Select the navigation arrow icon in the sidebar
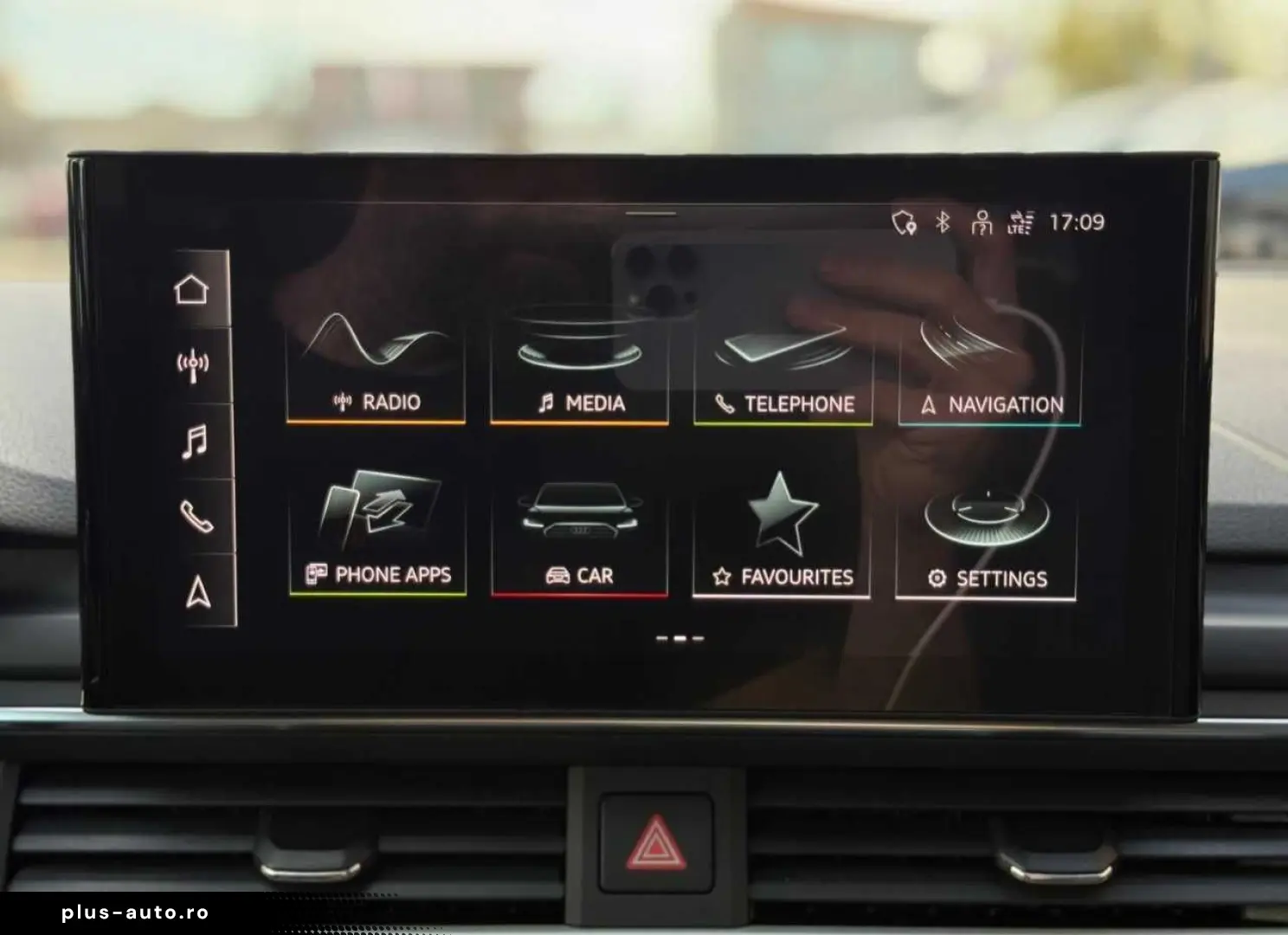Image resolution: width=1288 pixels, height=935 pixels. [x=197, y=592]
